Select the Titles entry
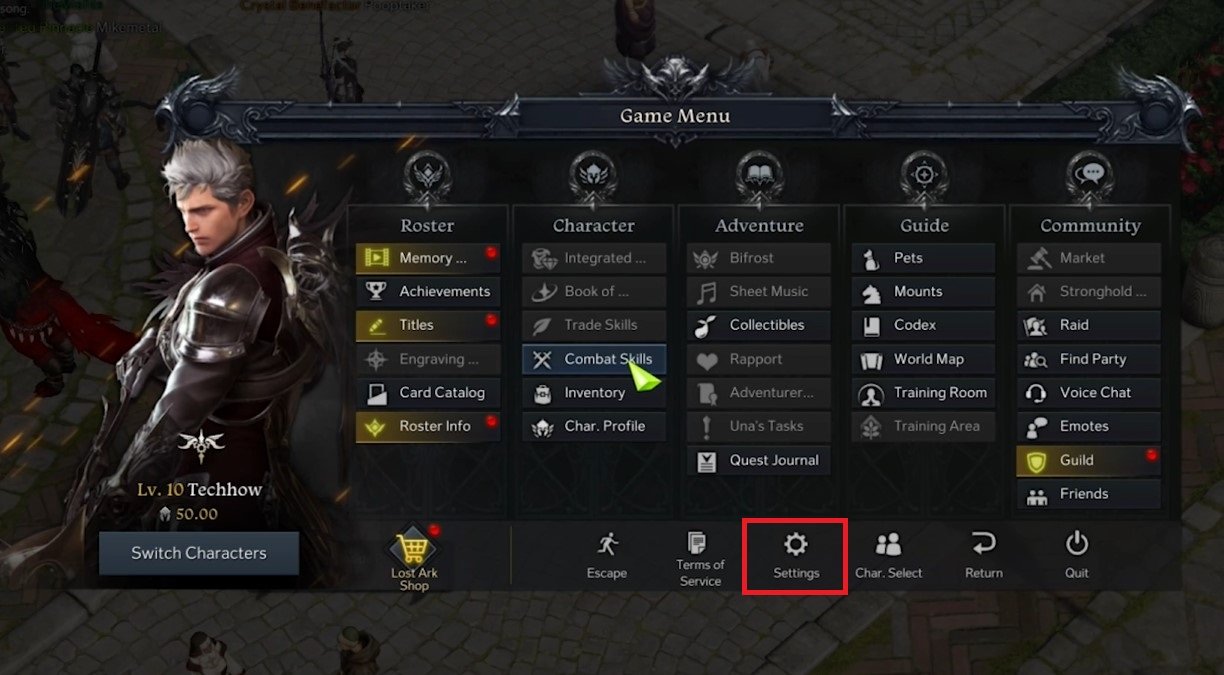1224x675 pixels. pyautogui.click(x=428, y=325)
